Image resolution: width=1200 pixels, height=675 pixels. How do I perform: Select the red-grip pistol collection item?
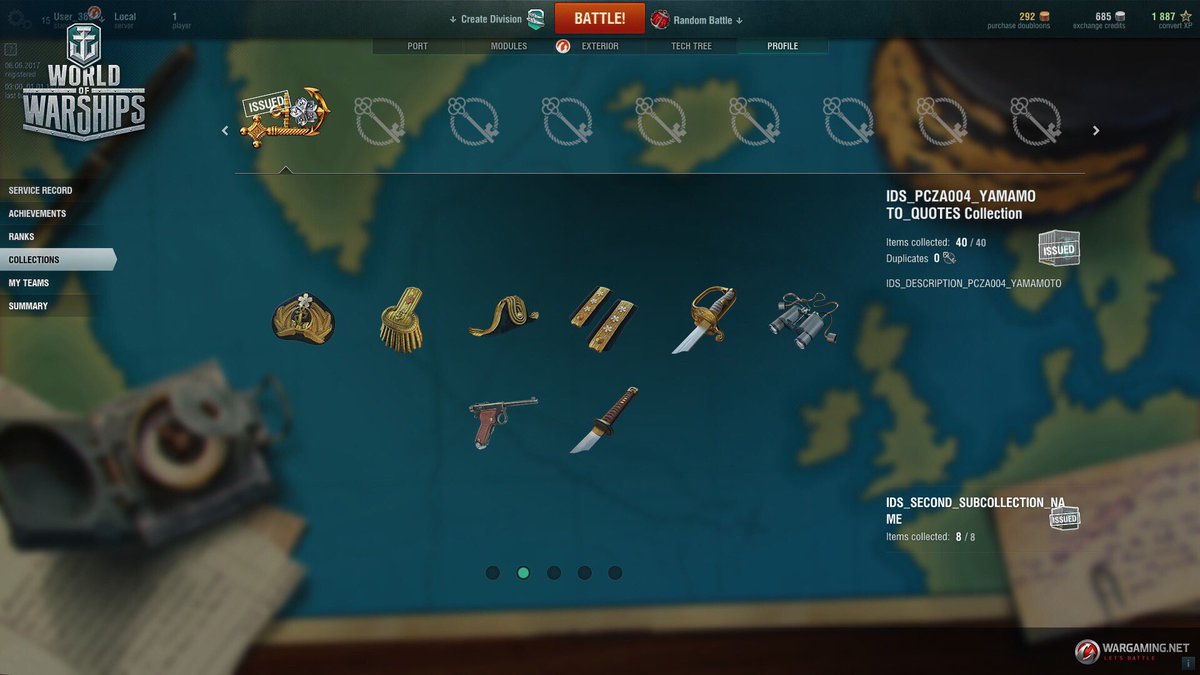(503, 419)
